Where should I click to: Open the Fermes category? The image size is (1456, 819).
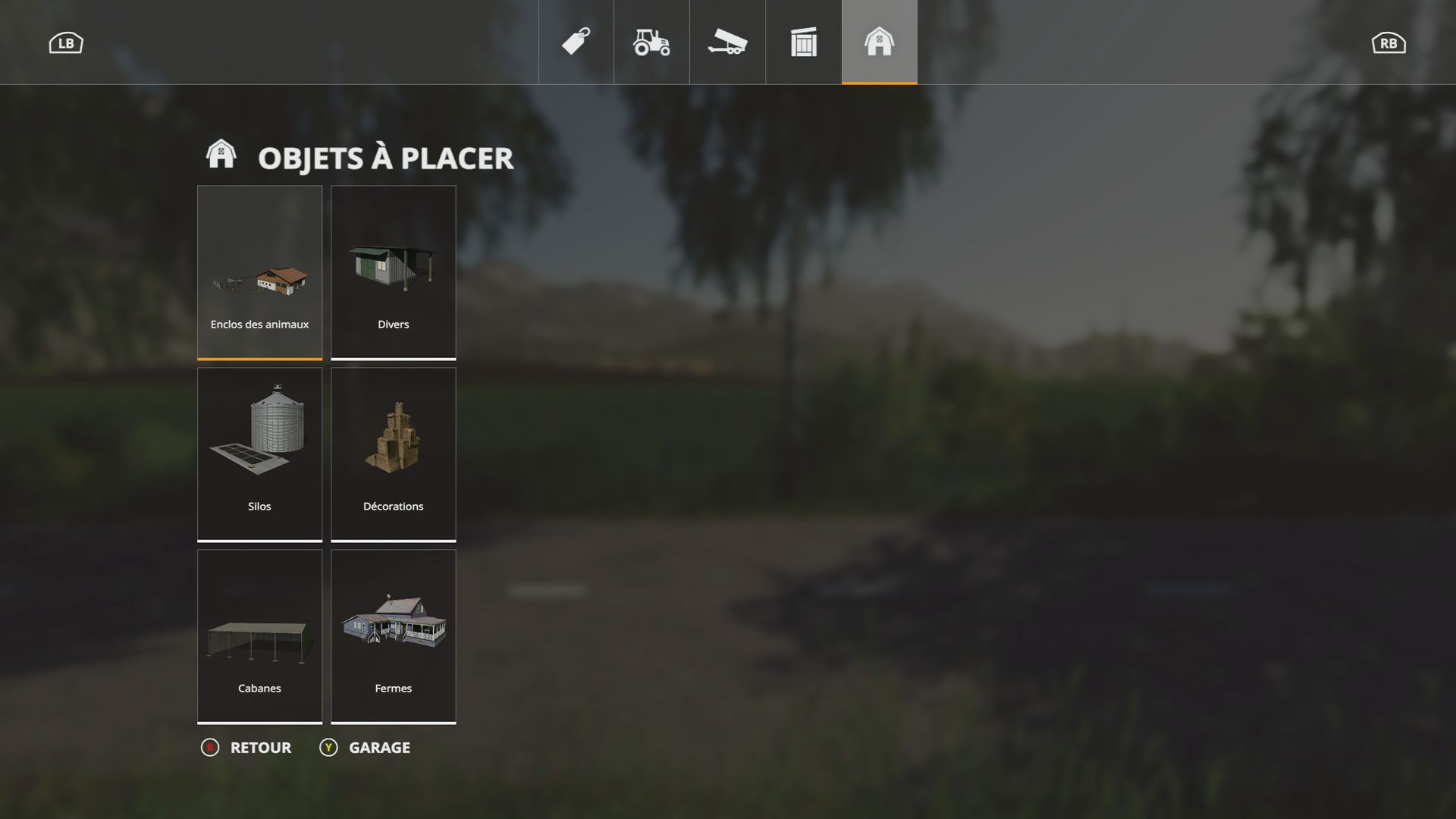click(x=393, y=635)
